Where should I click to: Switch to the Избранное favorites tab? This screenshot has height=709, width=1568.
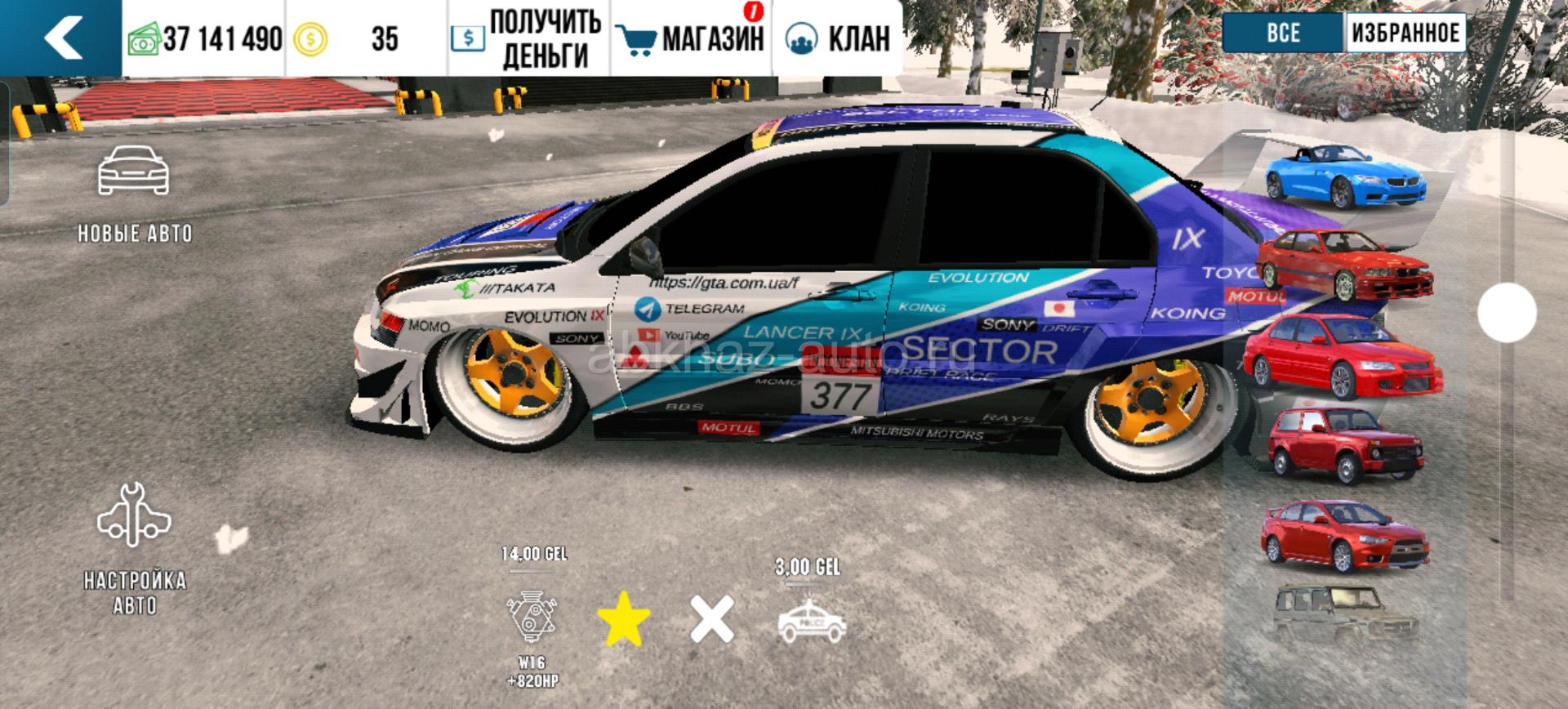(1405, 33)
